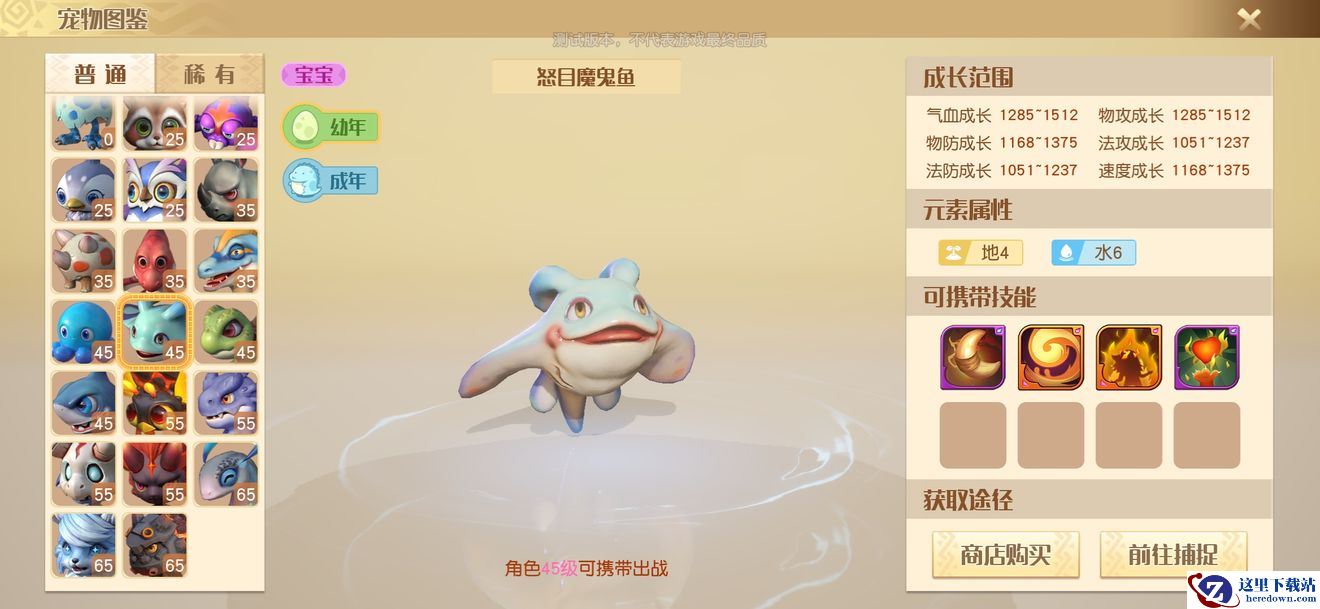Choose the red fish pet thumbnail

click(x=155, y=261)
